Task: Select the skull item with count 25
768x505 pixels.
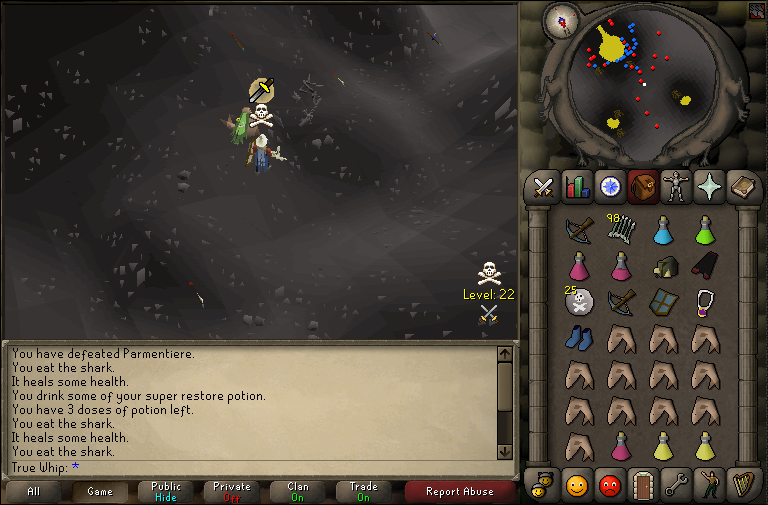Action: coord(578,301)
